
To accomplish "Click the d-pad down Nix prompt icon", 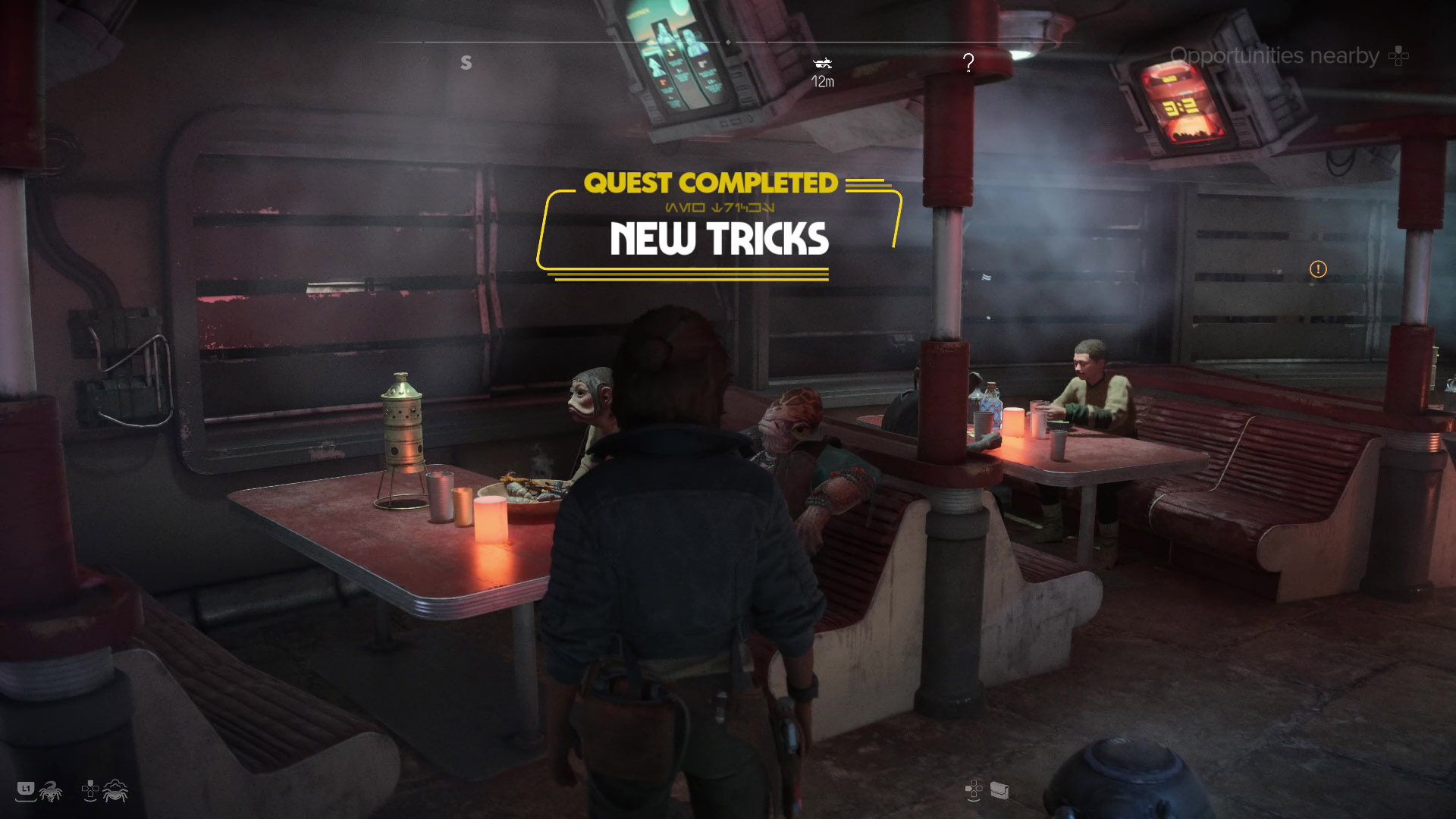I will pos(89,790).
